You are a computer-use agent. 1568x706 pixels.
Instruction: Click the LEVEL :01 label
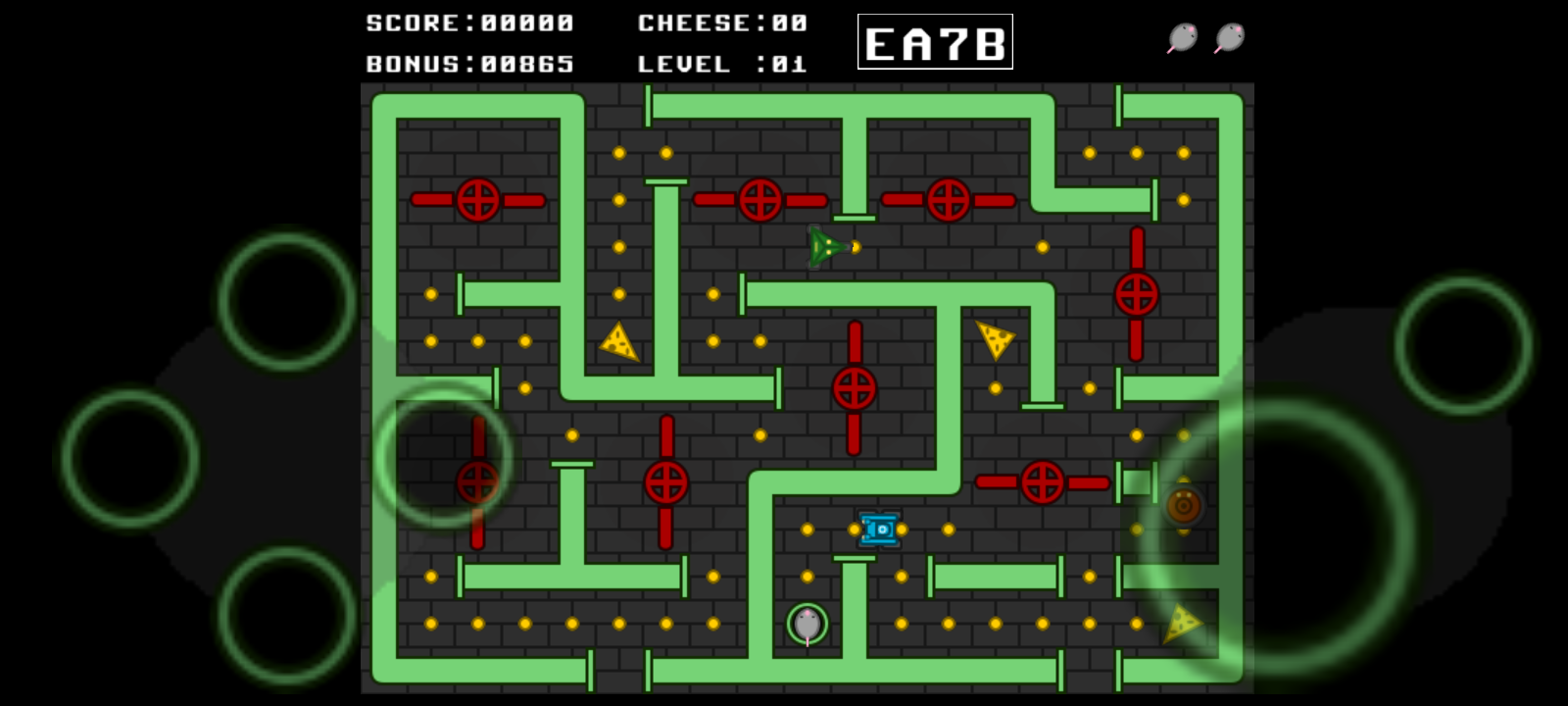[x=722, y=65]
